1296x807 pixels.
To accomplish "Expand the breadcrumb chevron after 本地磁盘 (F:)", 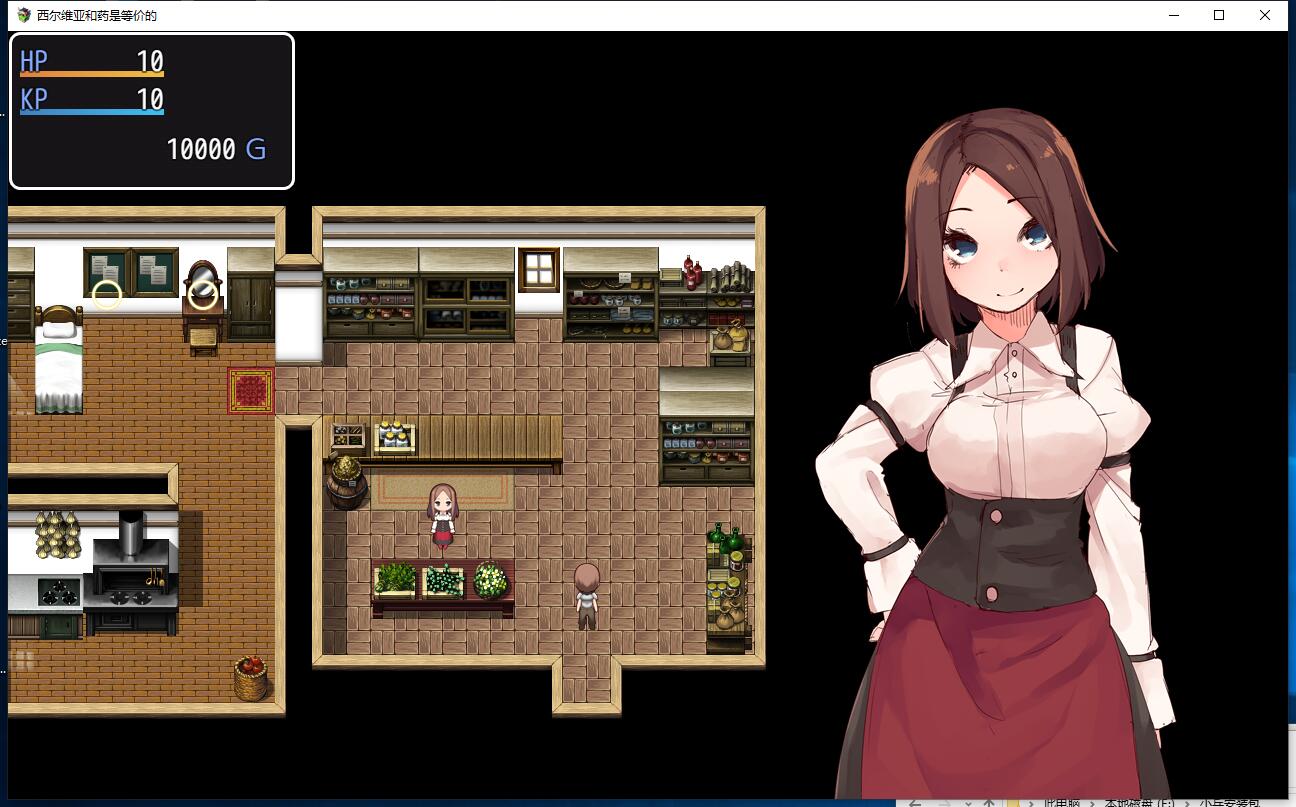I will tap(1187, 802).
